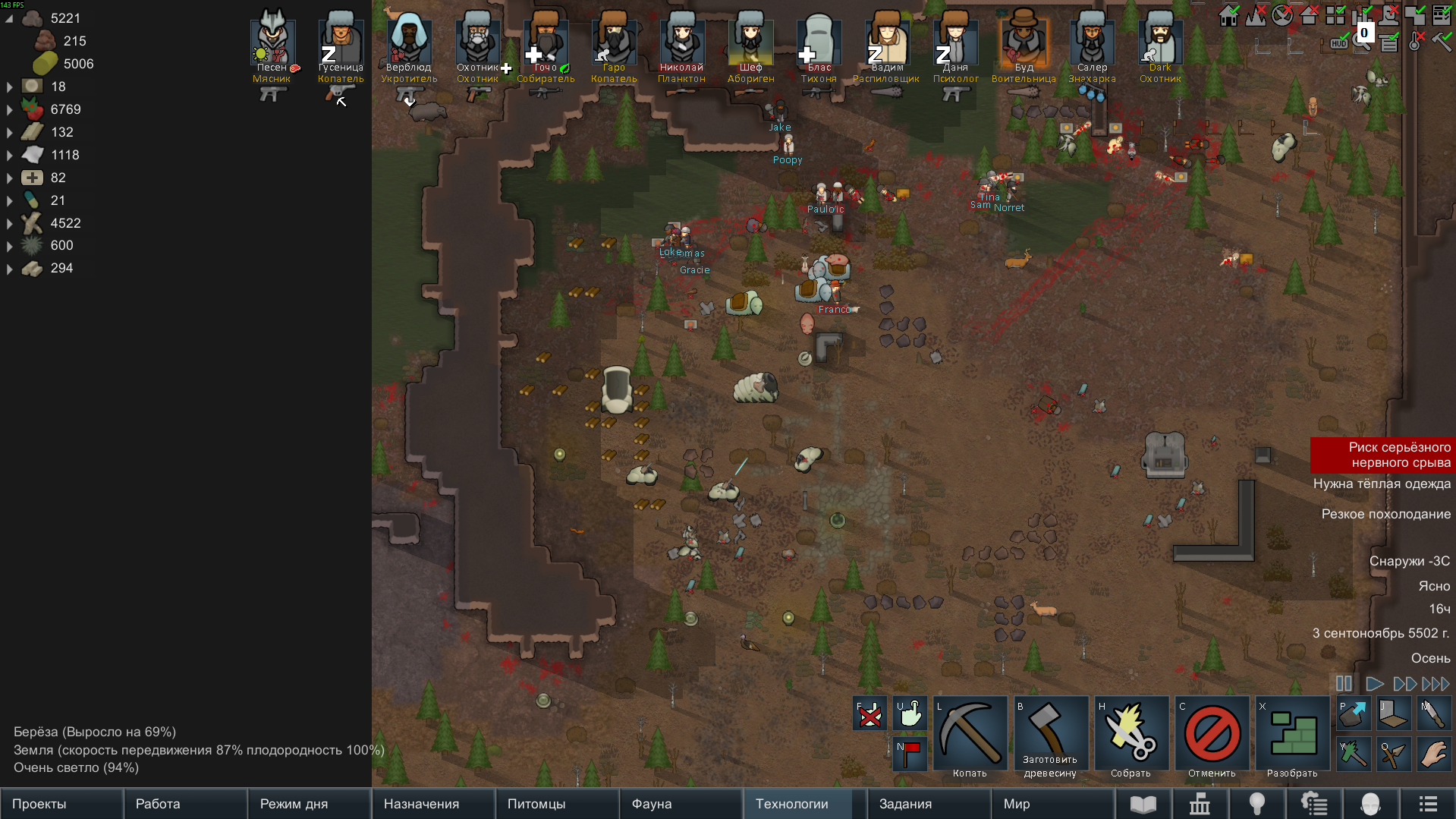Open the Назначения assignments tab
The height and width of the screenshot is (819, 1456).
coord(432,804)
